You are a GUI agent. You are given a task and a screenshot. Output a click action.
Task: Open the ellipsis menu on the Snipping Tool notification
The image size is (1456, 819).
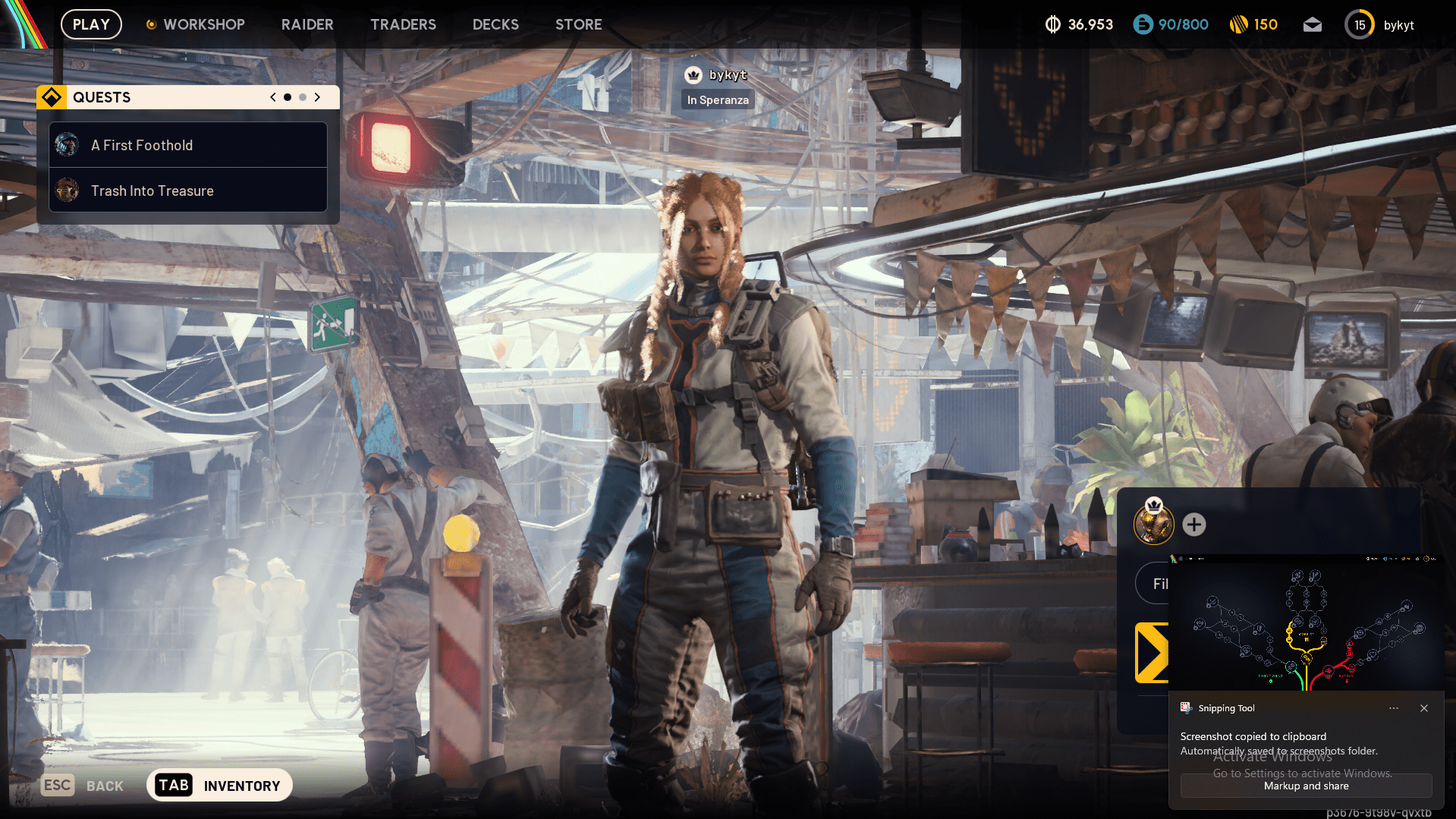point(1393,708)
